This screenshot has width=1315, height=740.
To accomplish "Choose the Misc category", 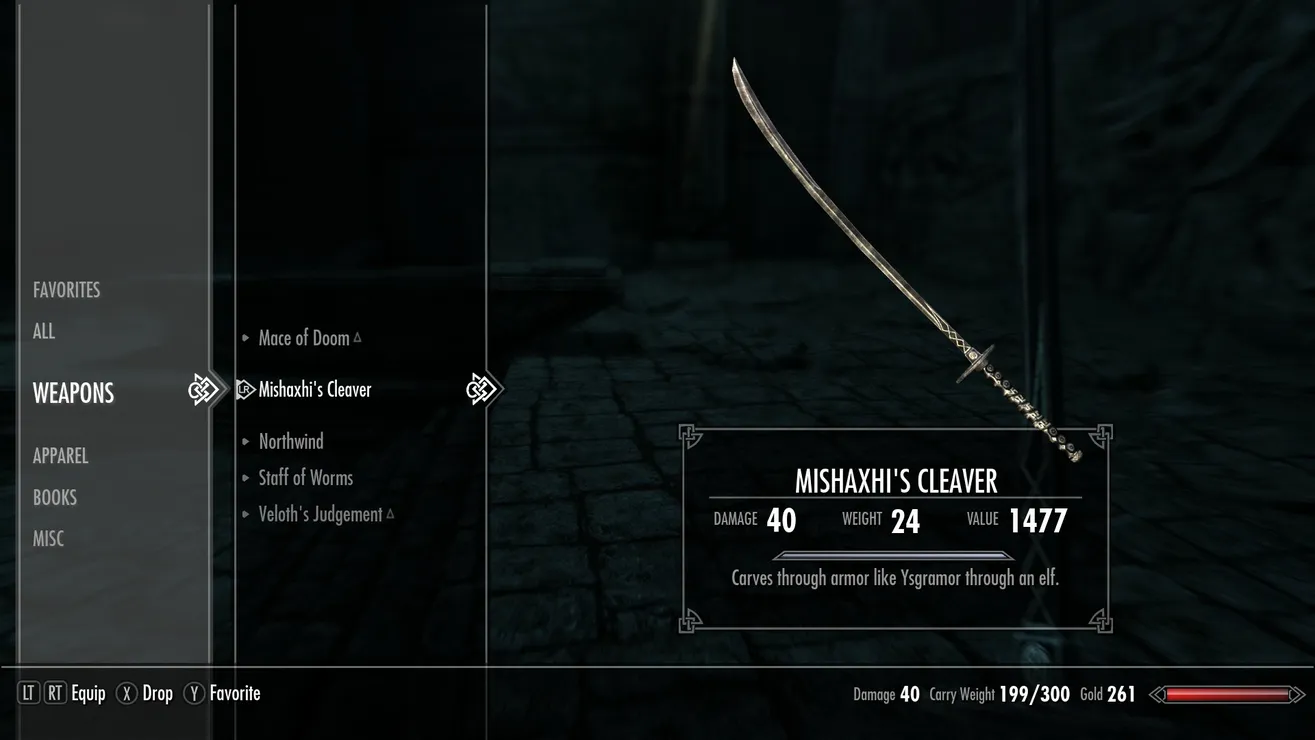I will [x=50, y=539].
